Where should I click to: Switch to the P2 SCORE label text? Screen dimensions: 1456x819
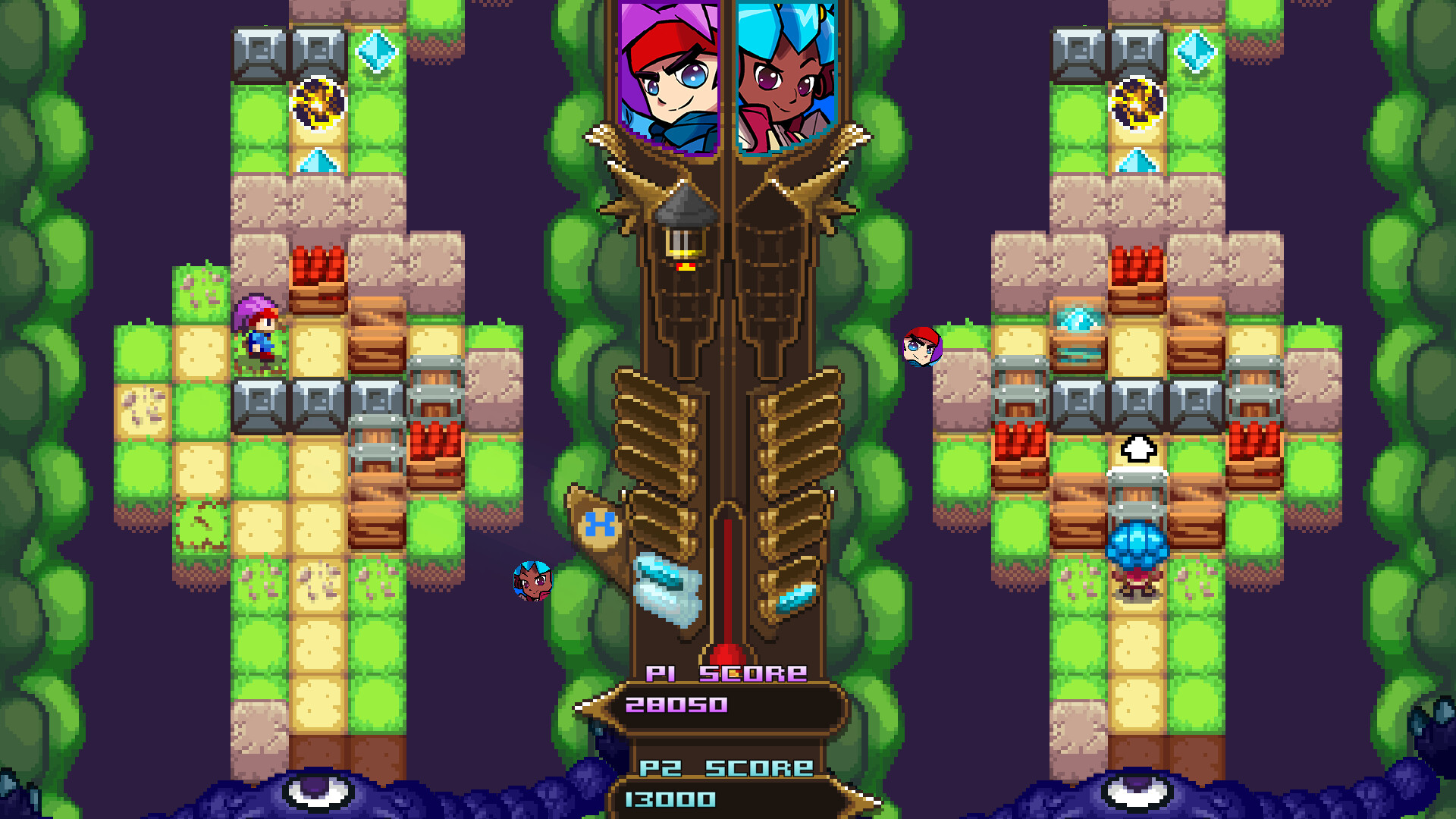728,767
